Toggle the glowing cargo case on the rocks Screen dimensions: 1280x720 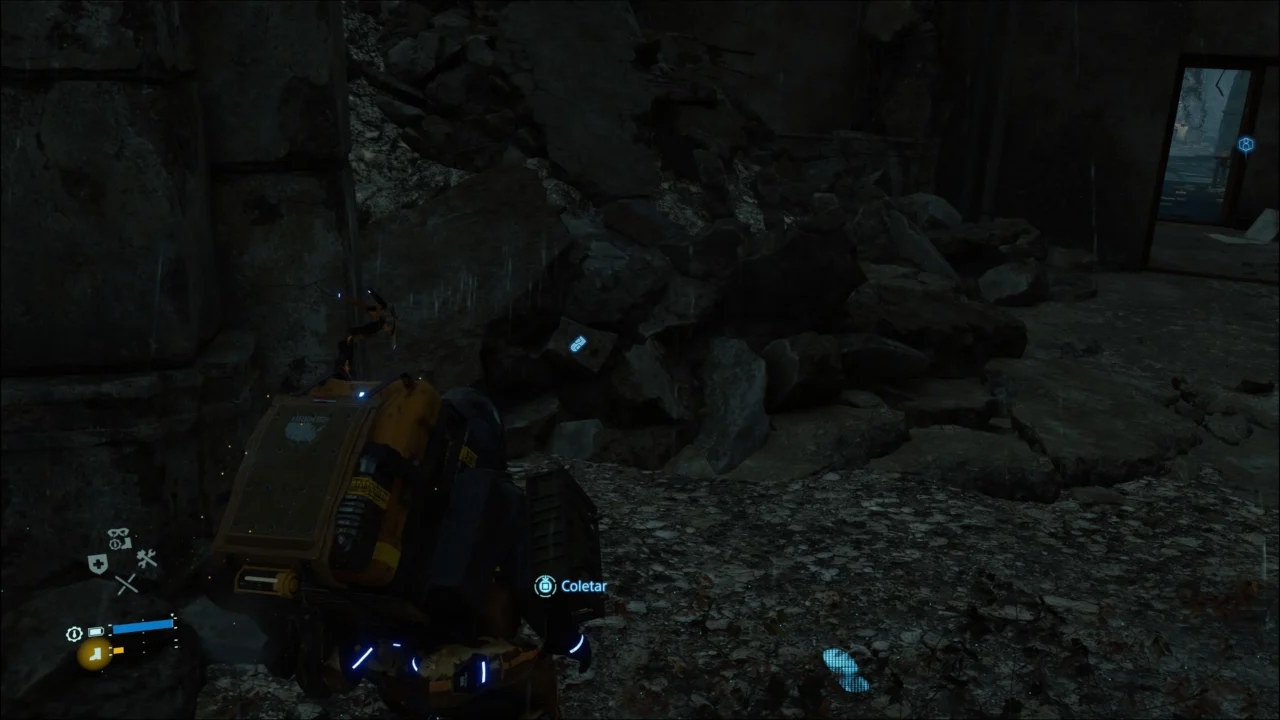point(578,346)
